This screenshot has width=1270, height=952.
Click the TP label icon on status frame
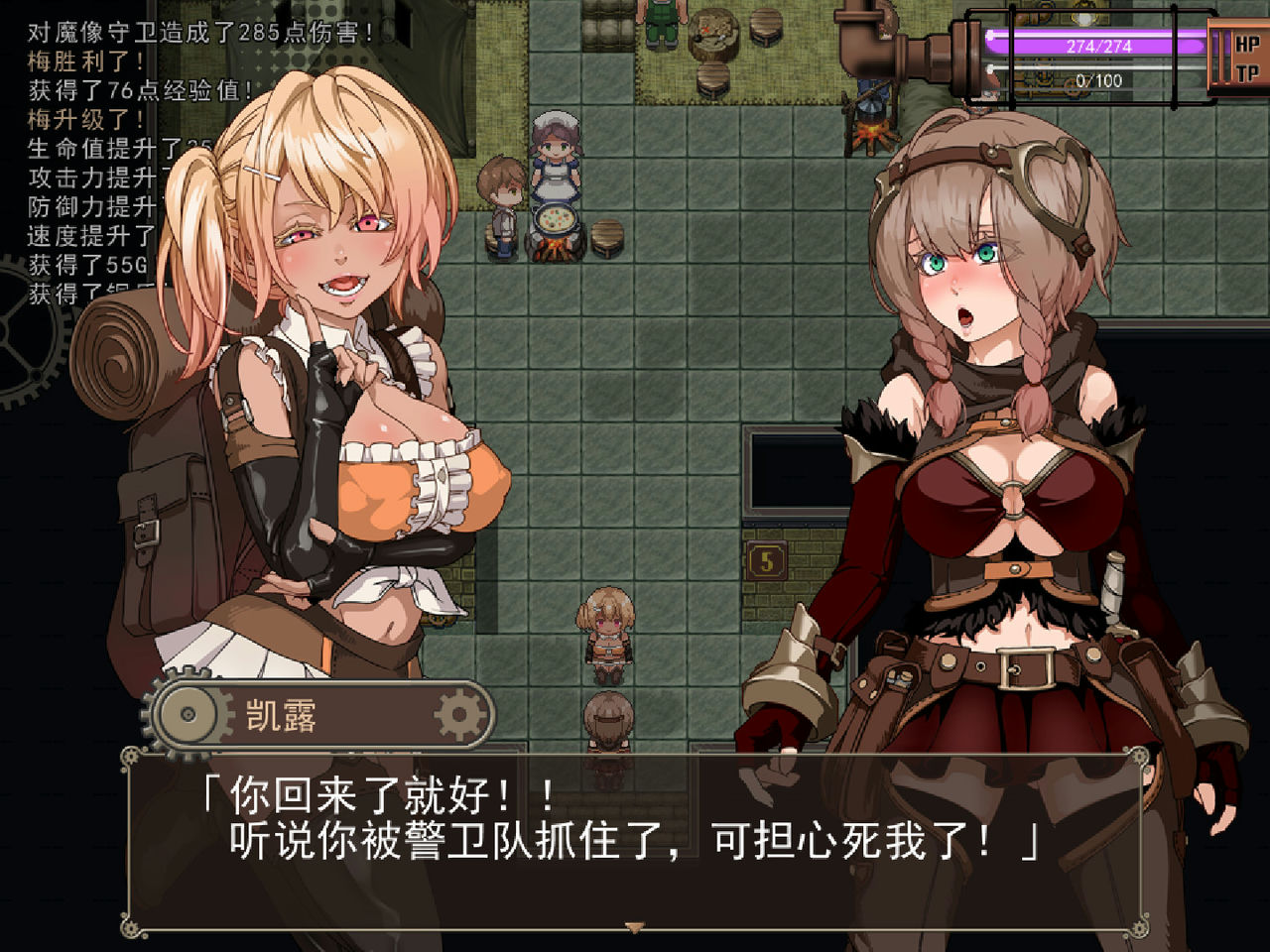(1248, 72)
